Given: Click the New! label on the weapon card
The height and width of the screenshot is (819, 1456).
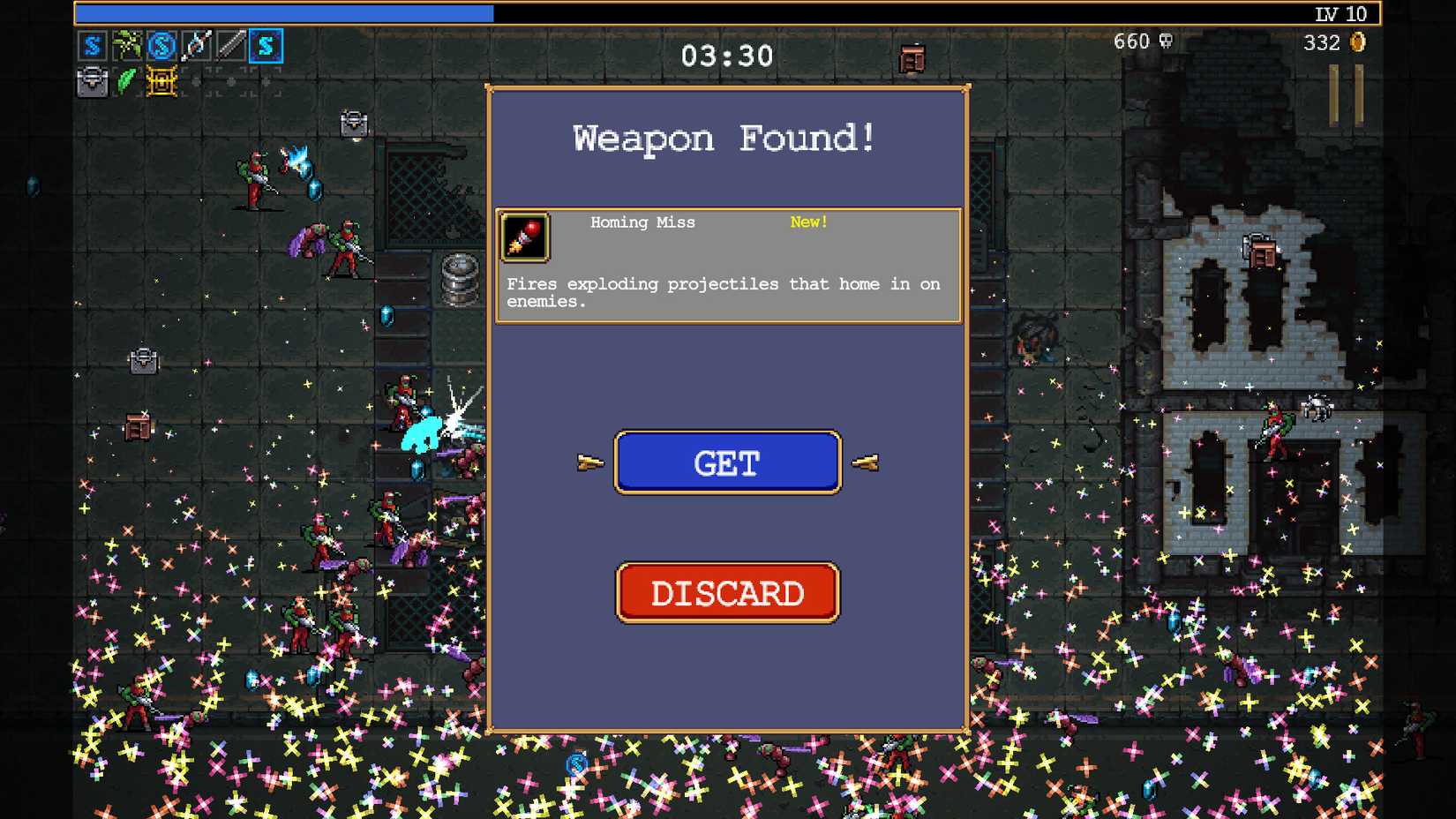Looking at the screenshot, I should (807, 222).
